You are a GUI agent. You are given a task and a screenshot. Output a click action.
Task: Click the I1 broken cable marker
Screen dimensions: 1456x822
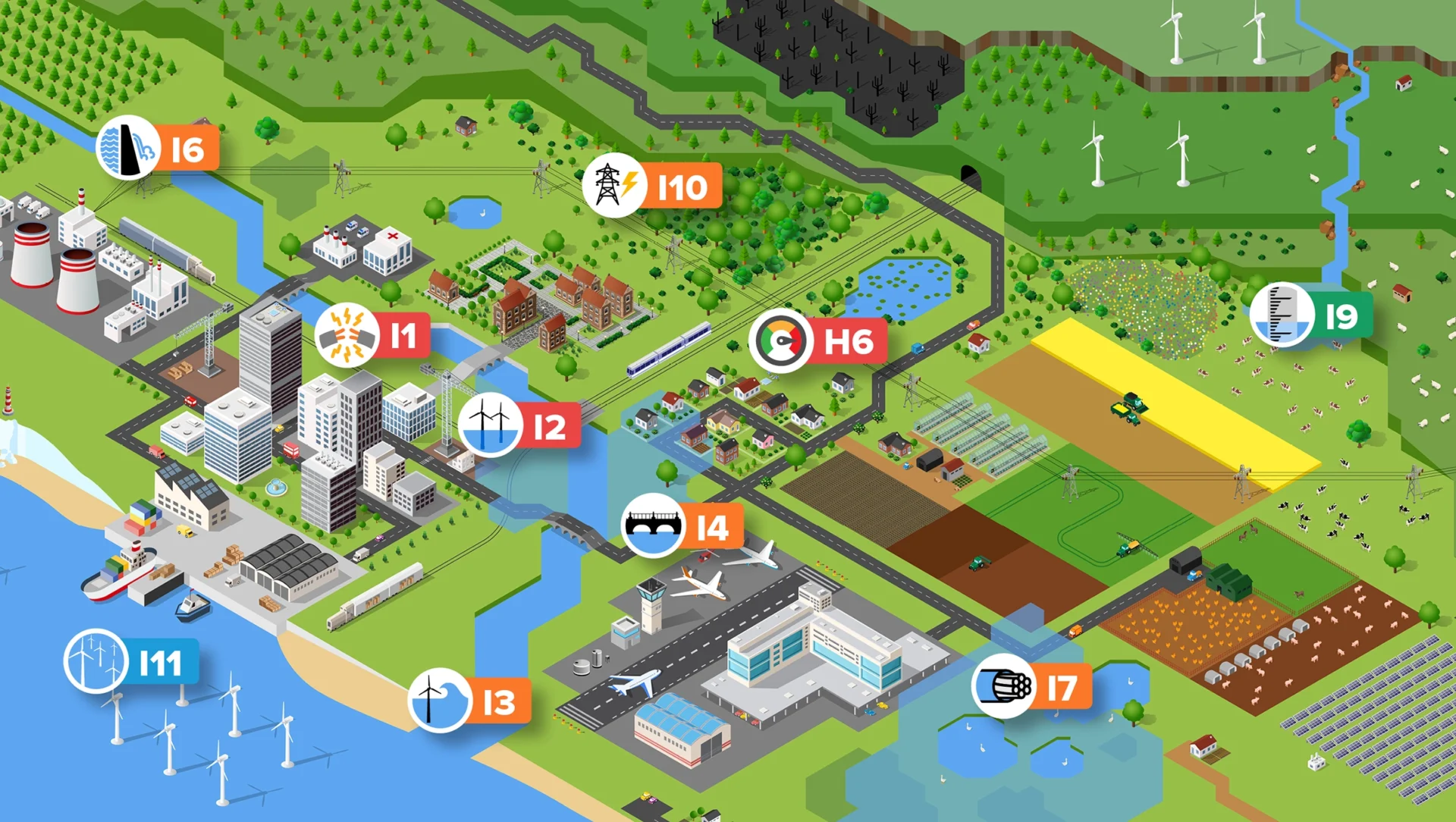(x=347, y=336)
